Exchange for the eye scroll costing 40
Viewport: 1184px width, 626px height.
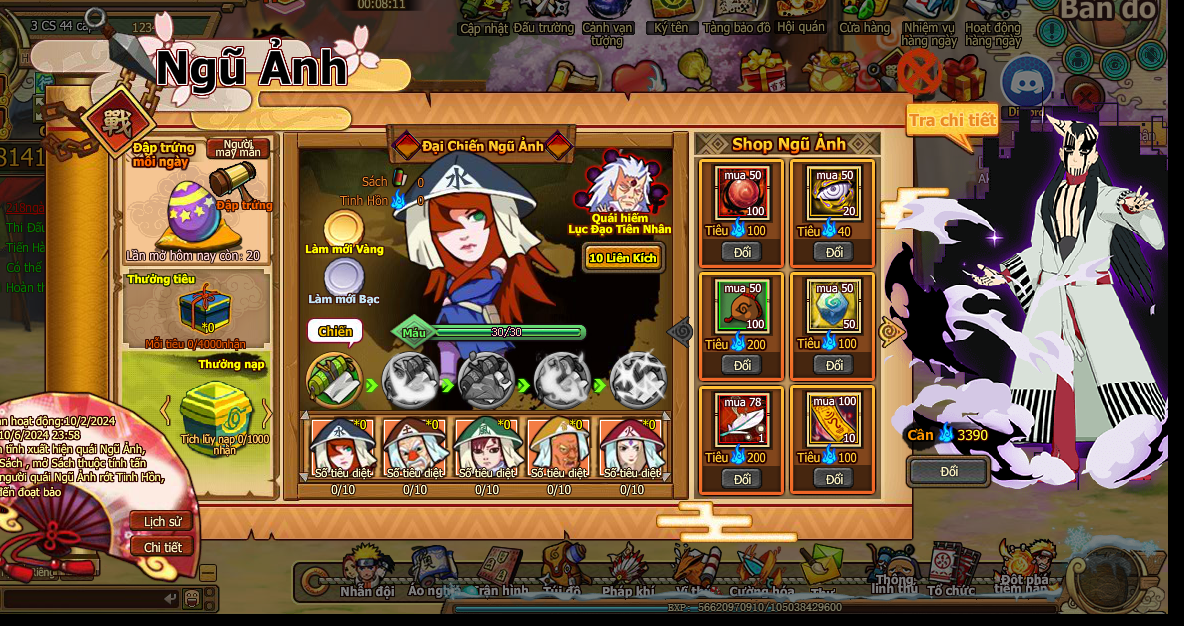click(834, 252)
